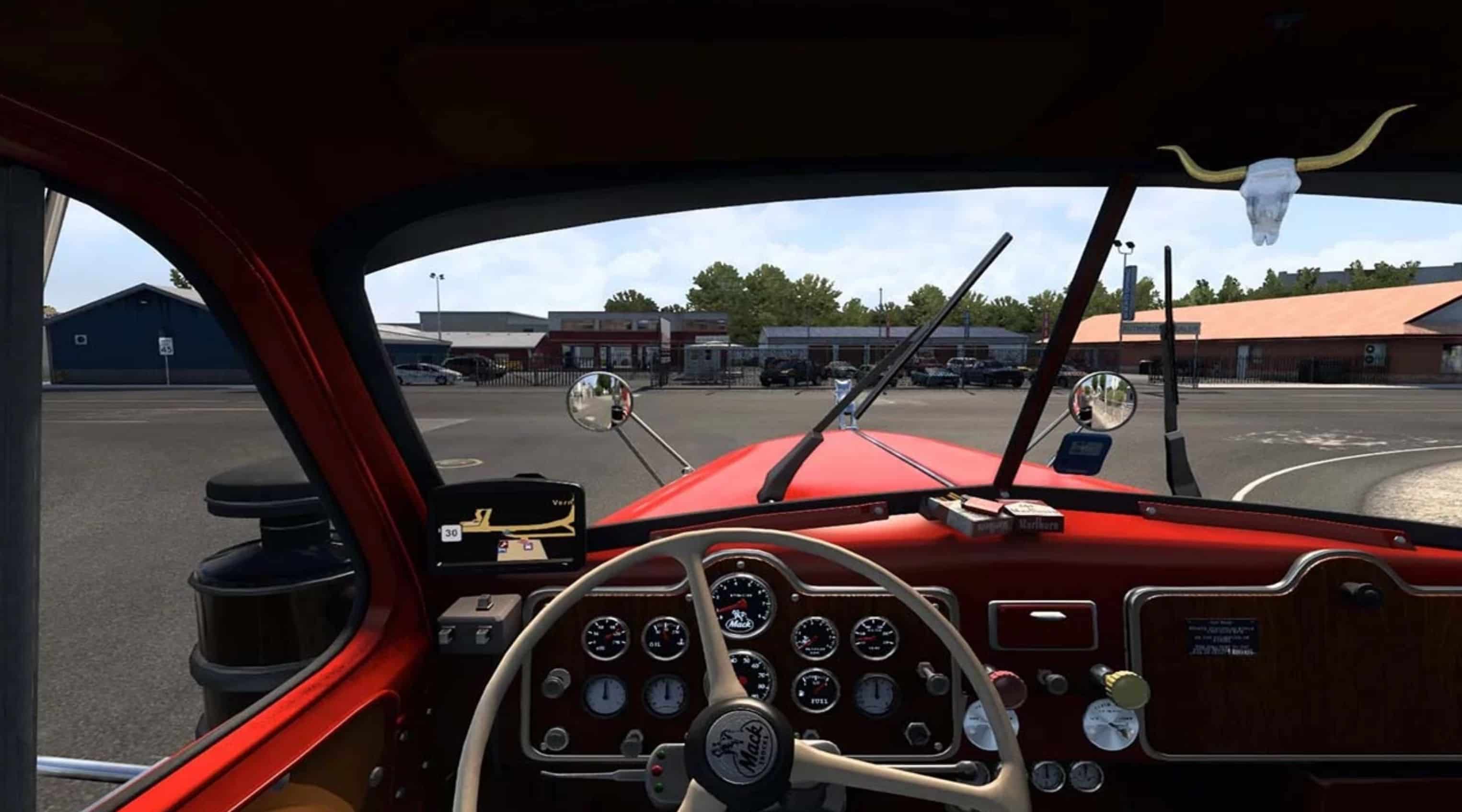Image resolution: width=1462 pixels, height=812 pixels.
Task: Click the dashboard GPS navigation map
Action: click(508, 528)
